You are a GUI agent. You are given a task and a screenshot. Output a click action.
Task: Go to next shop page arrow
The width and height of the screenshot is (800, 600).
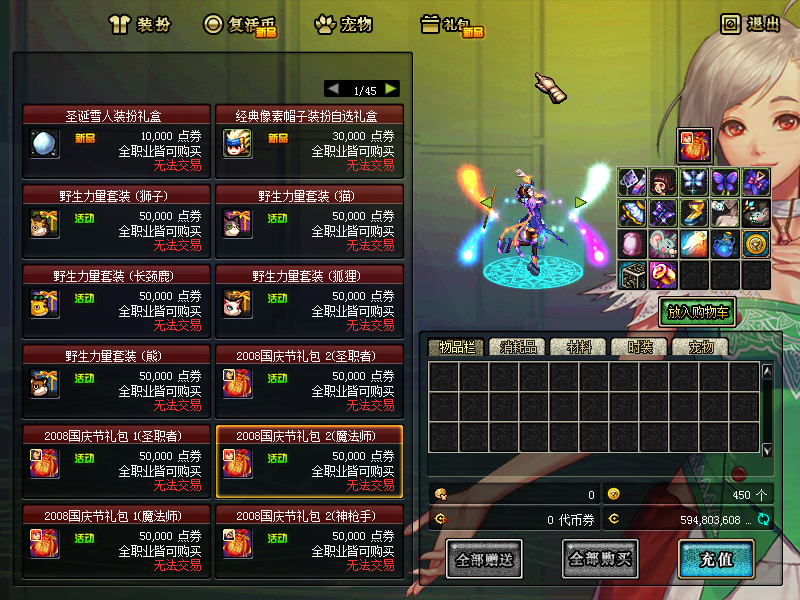[390, 89]
